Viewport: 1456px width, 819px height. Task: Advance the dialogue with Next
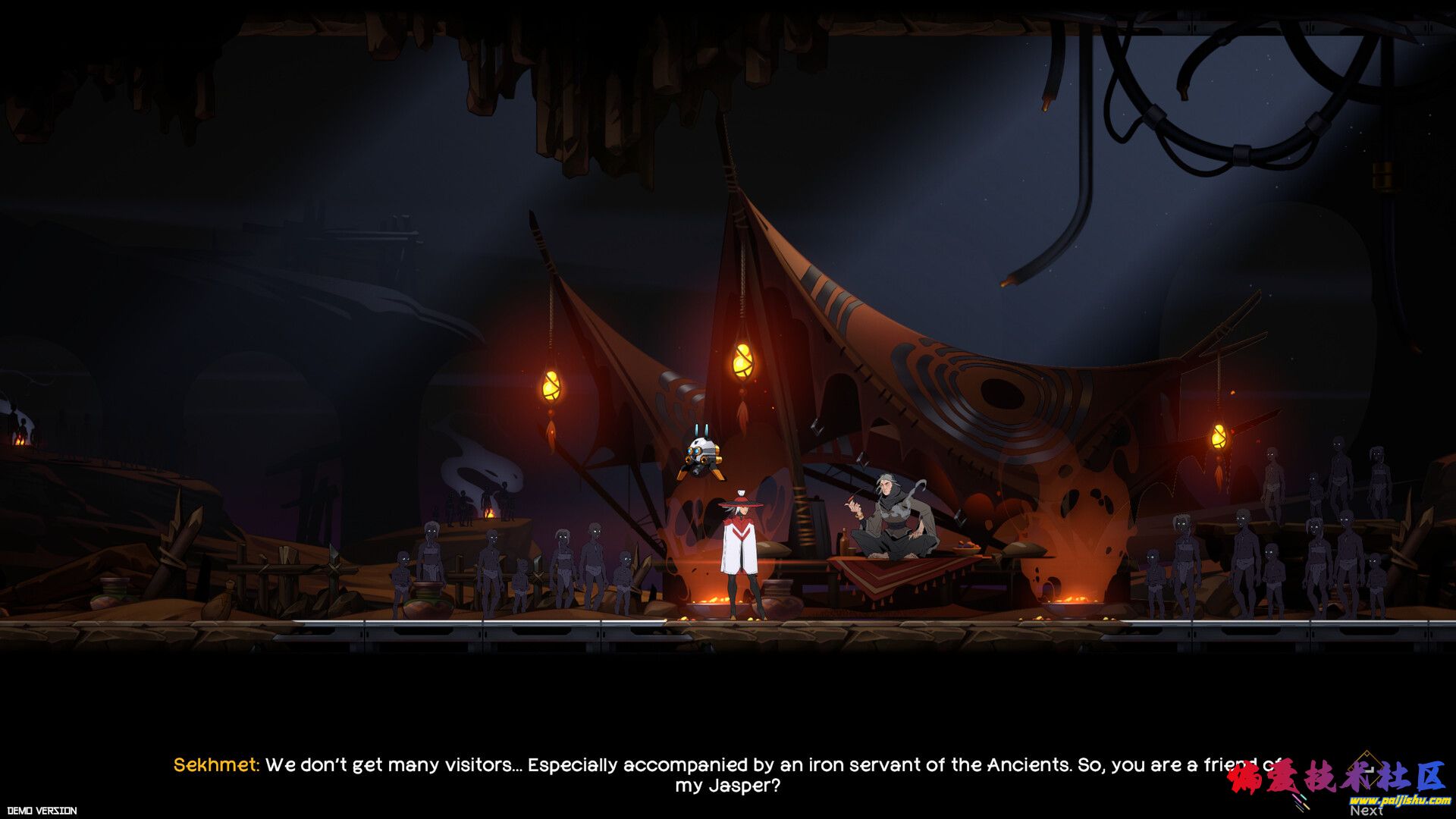click(x=1366, y=809)
